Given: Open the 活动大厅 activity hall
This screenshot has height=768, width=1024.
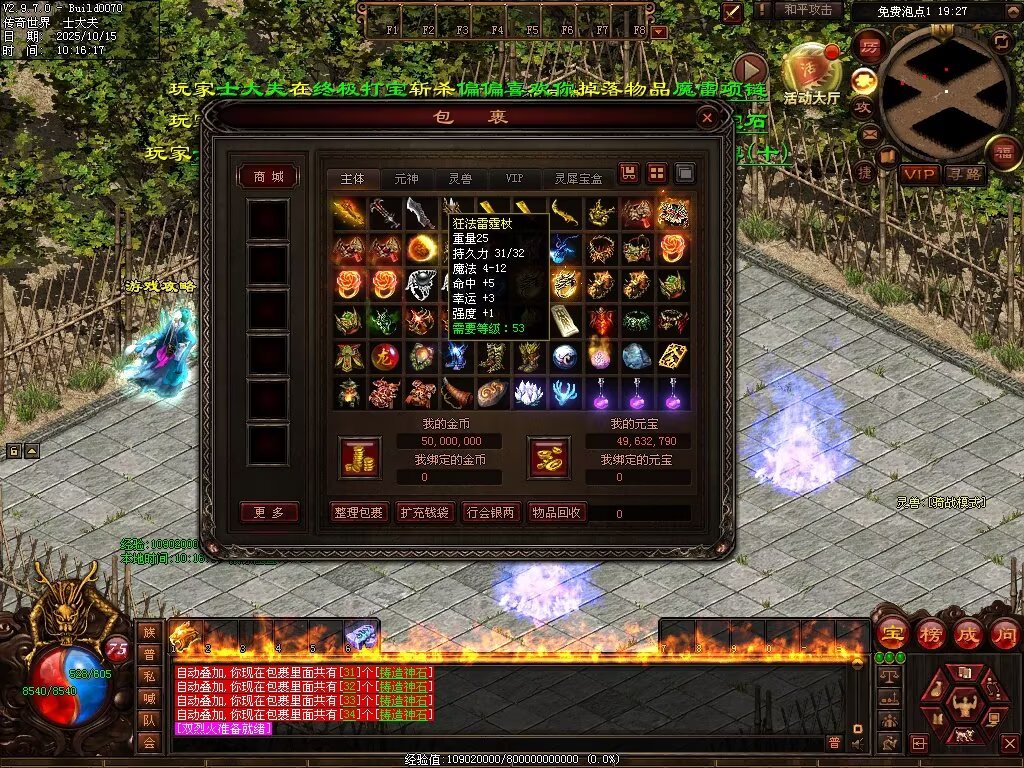Looking at the screenshot, I should click(811, 75).
